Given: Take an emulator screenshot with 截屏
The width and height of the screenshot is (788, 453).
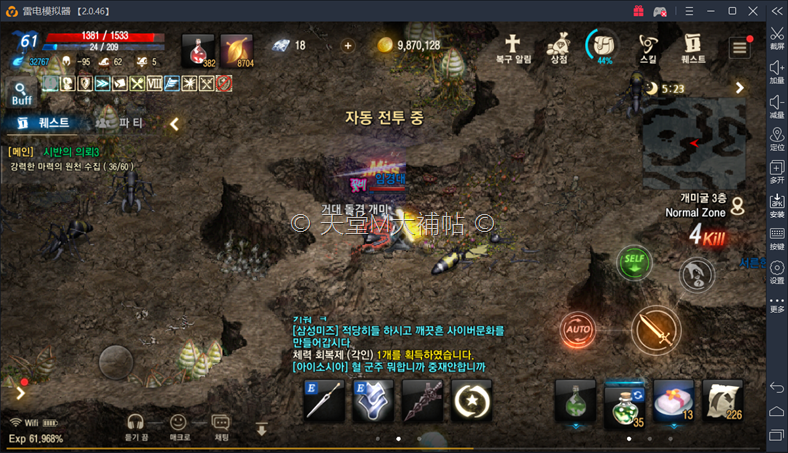Looking at the screenshot, I should [777, 38].
